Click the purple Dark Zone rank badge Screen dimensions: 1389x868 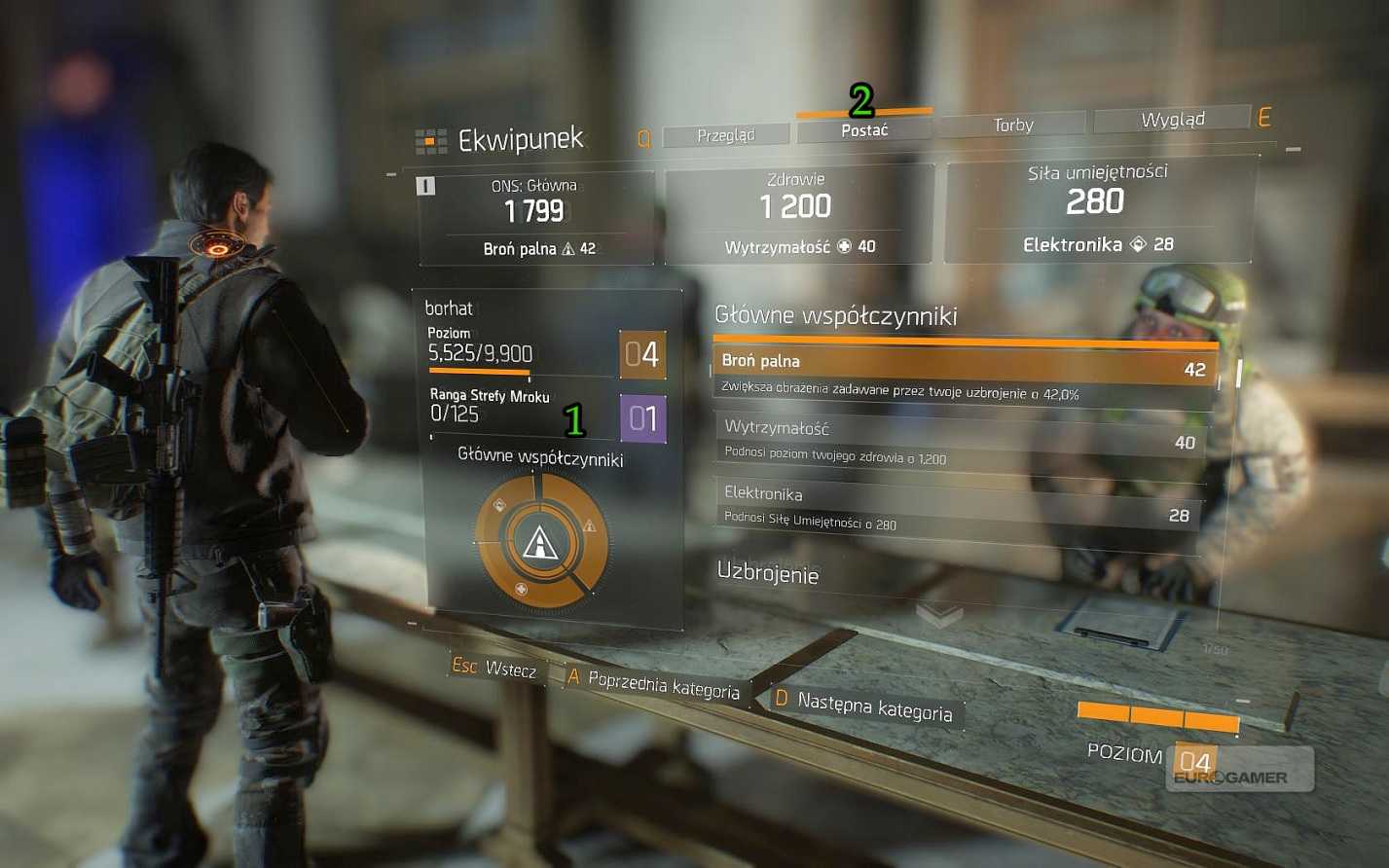pyautogui.click(x=642, y=418)
